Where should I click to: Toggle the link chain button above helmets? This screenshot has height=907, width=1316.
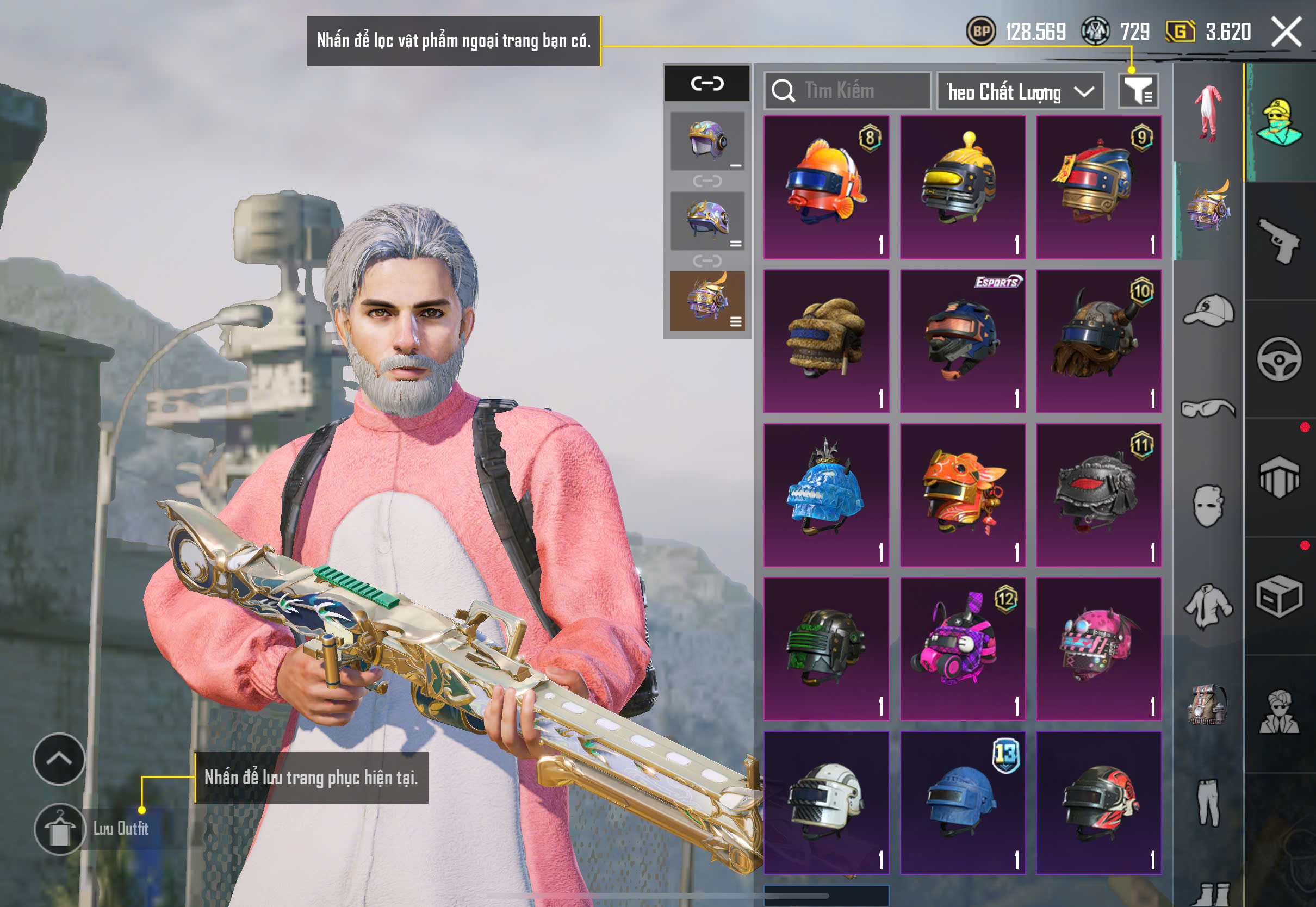(x=707, y=84)
